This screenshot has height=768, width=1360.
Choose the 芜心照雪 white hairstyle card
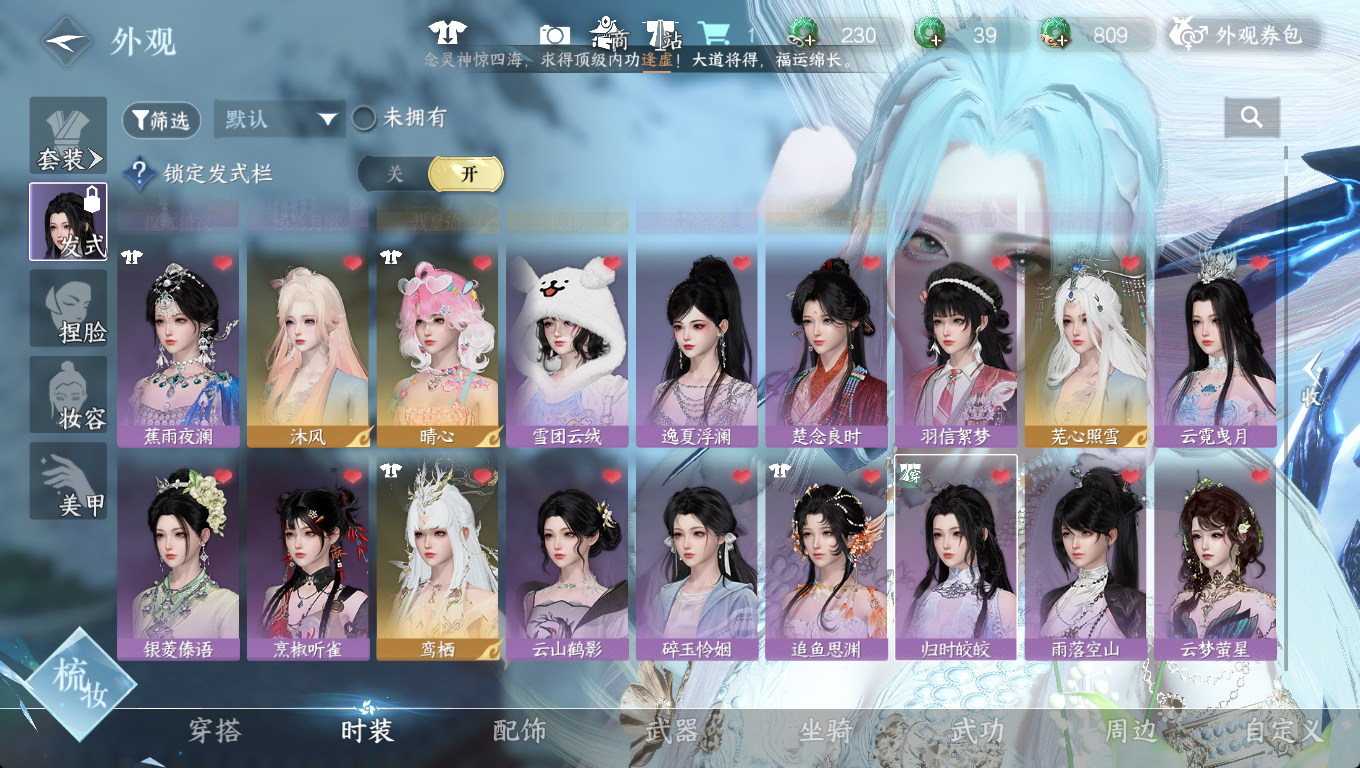click(x=1085, y=346)
